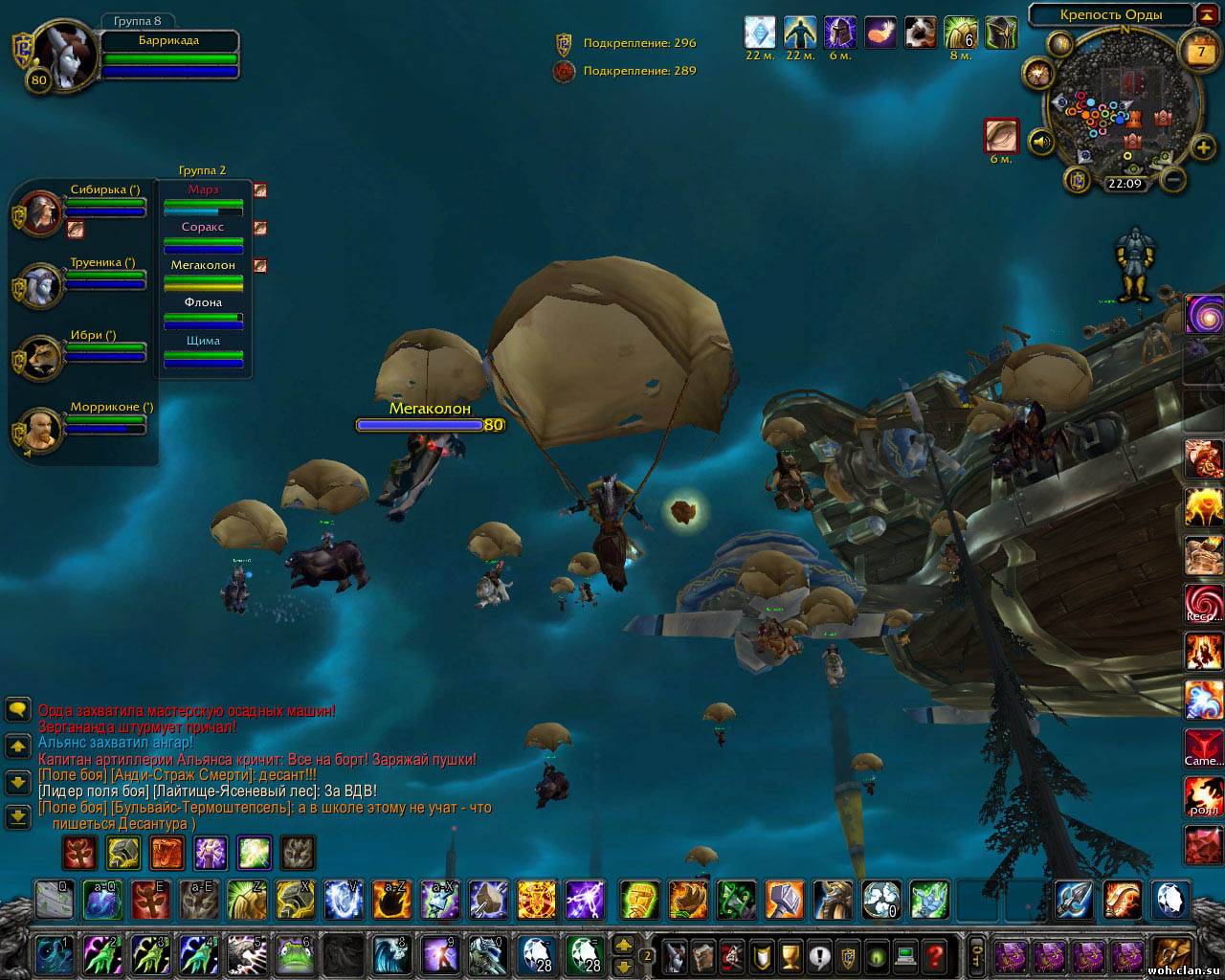Open the quest log exclamation mark button
The height and width of the screenshot is (980, 1225).
coord(818,954)
